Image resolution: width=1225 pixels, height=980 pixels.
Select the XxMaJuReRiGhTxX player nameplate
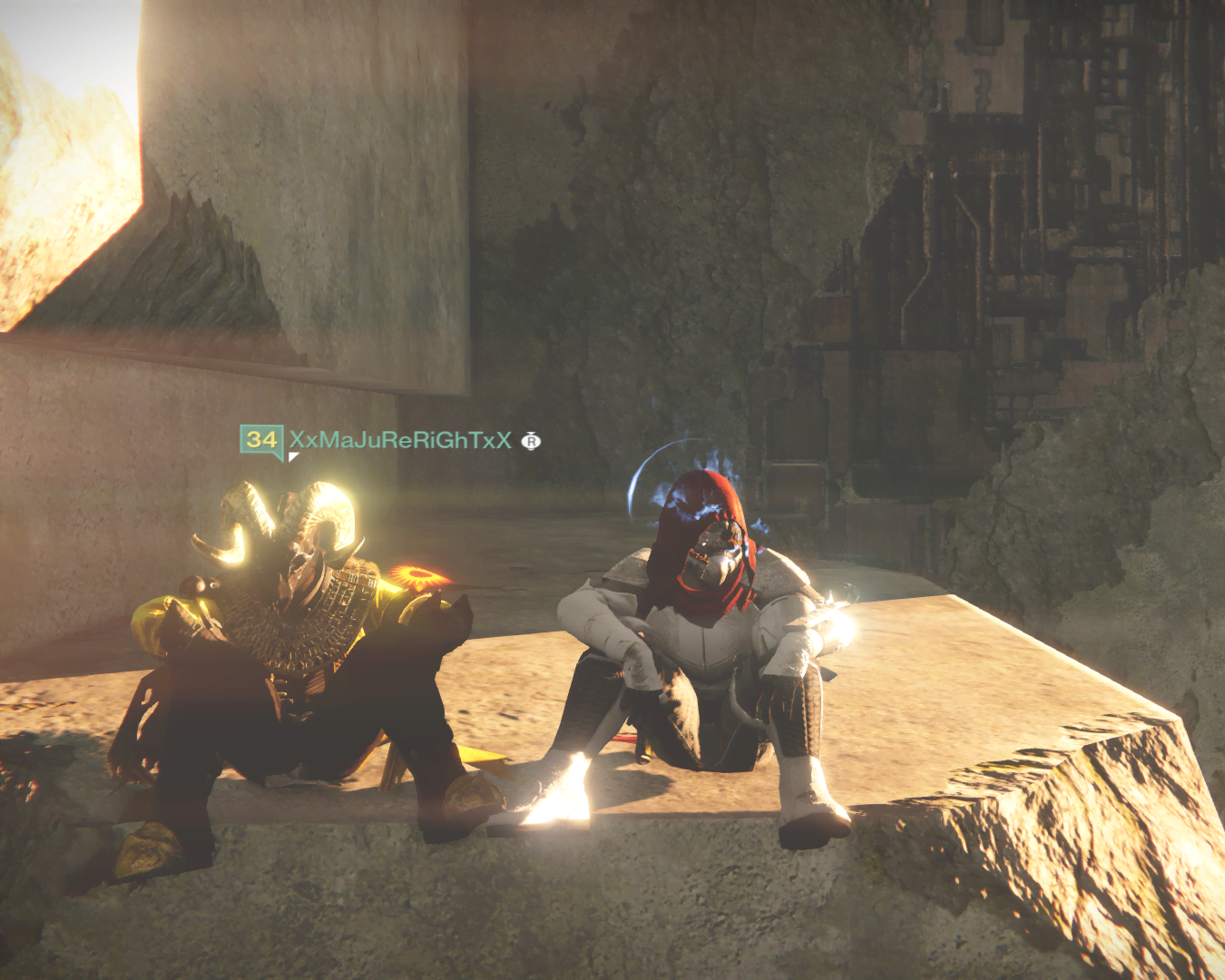399,440
